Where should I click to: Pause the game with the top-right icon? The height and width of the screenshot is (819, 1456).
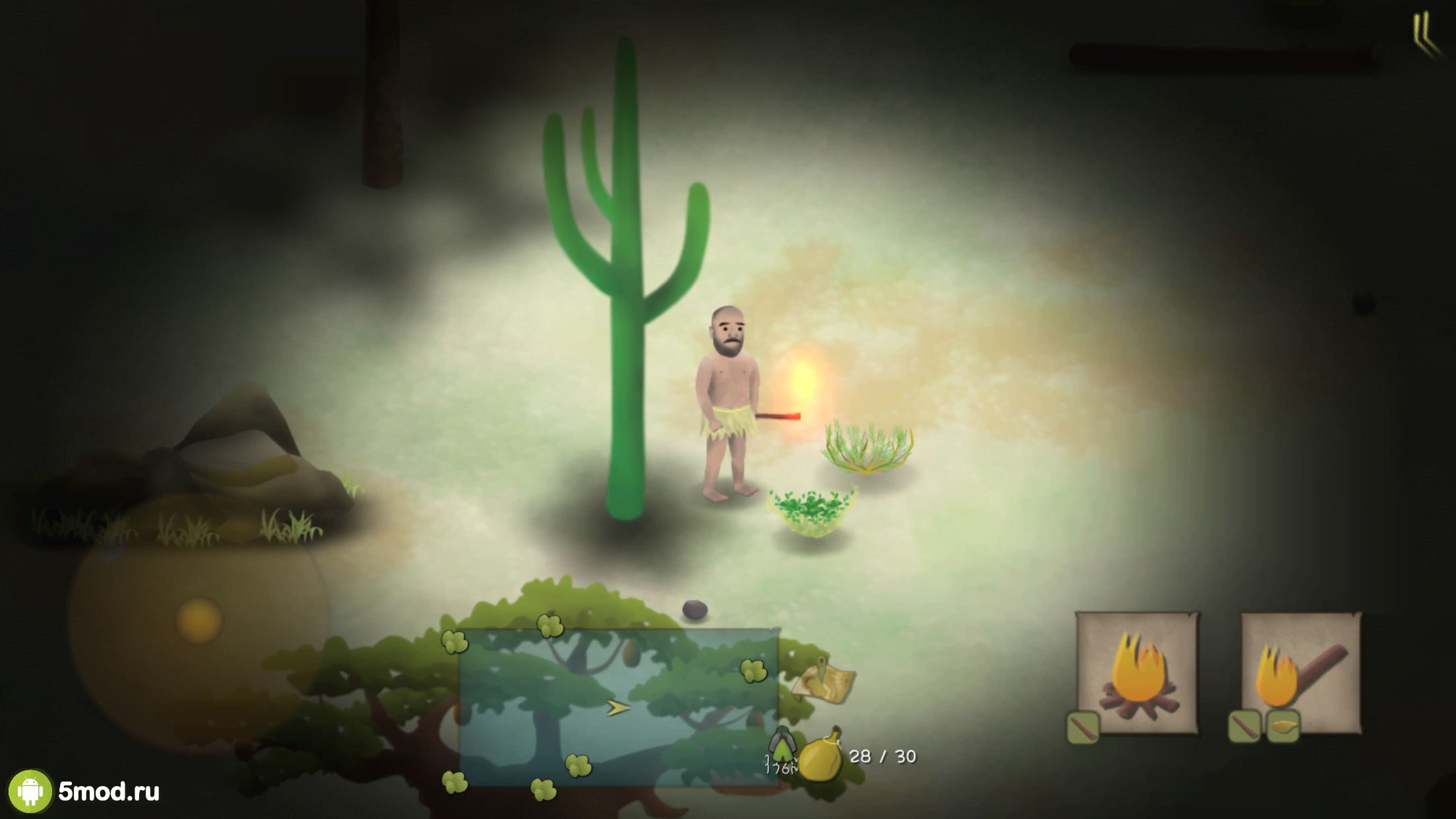[x=1424, y=34]
